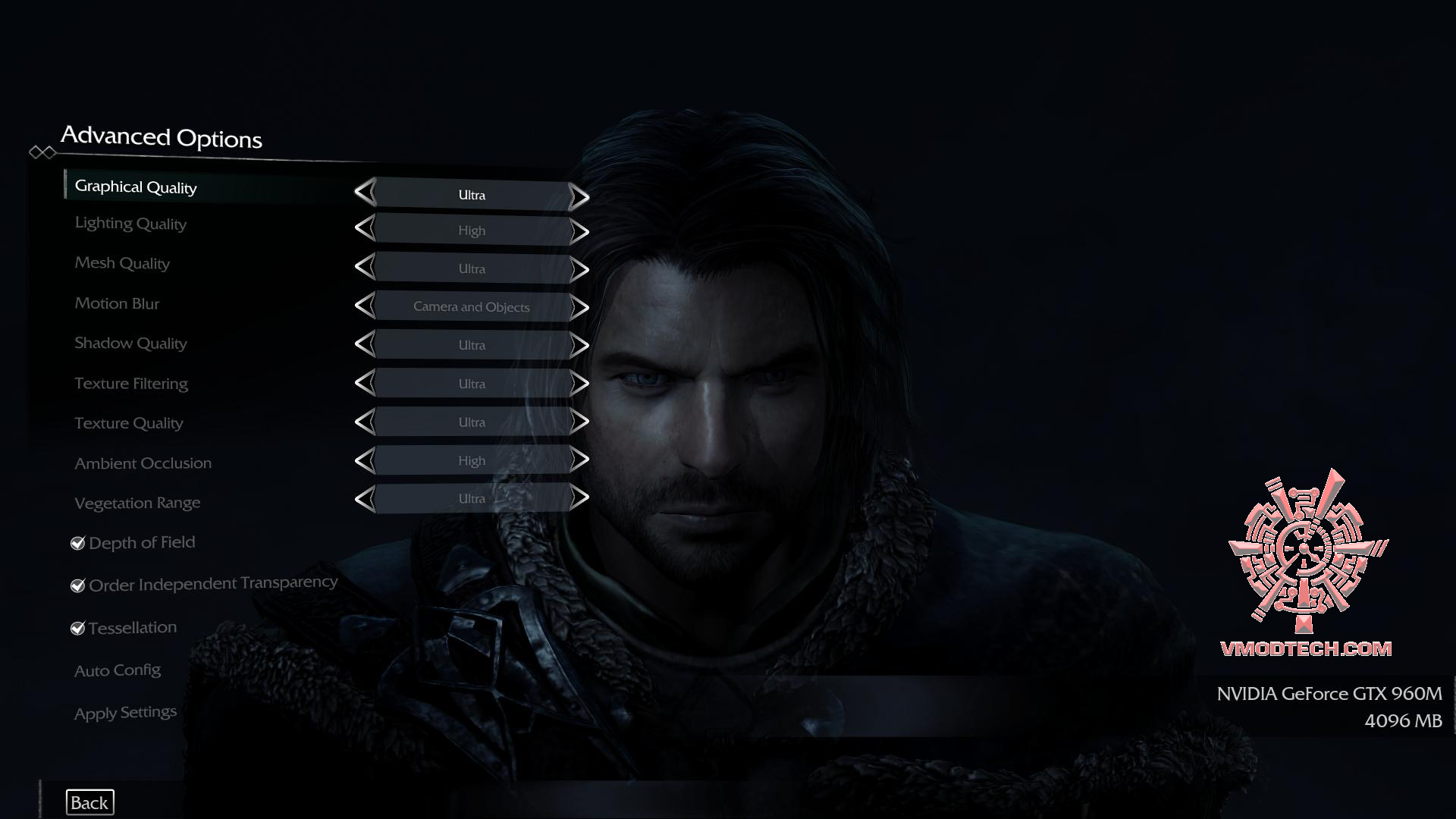Click the Ultra value field for Graphical Quality
Viewport: 1456px width, 819px height.
tap(471, 195)
